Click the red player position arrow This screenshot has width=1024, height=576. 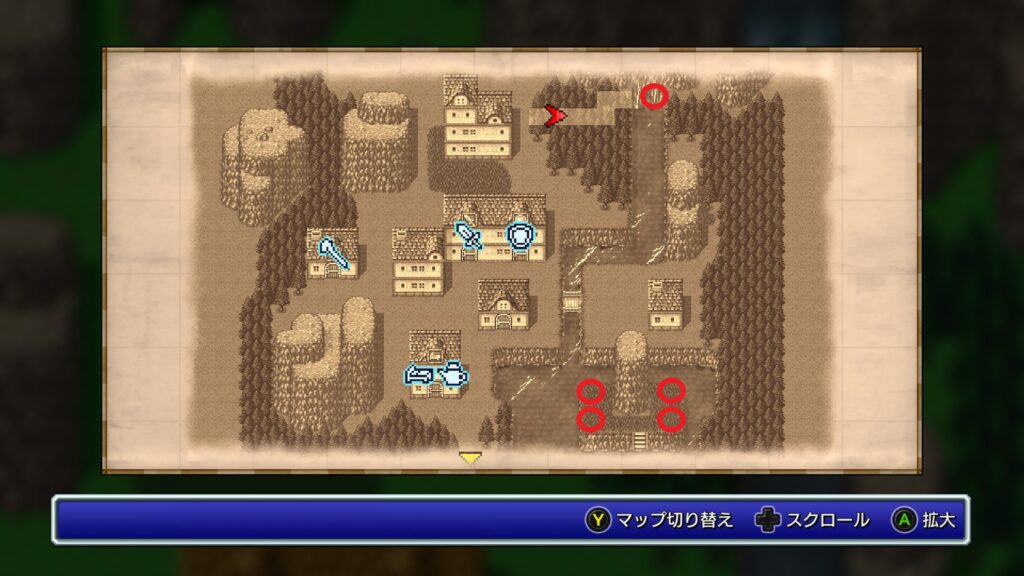pos(553,116)
